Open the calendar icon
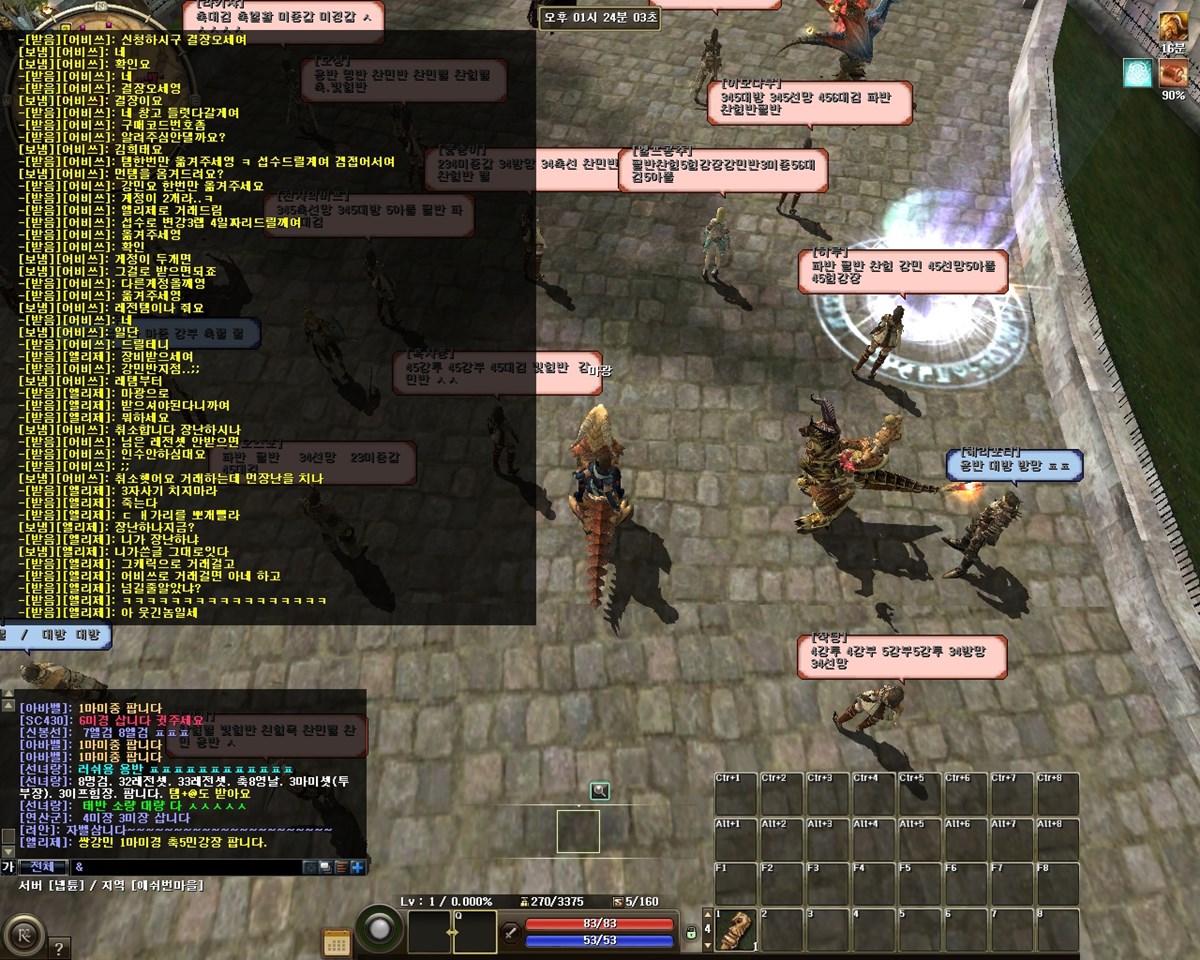The image size is (1200, 960). [337, 942]
